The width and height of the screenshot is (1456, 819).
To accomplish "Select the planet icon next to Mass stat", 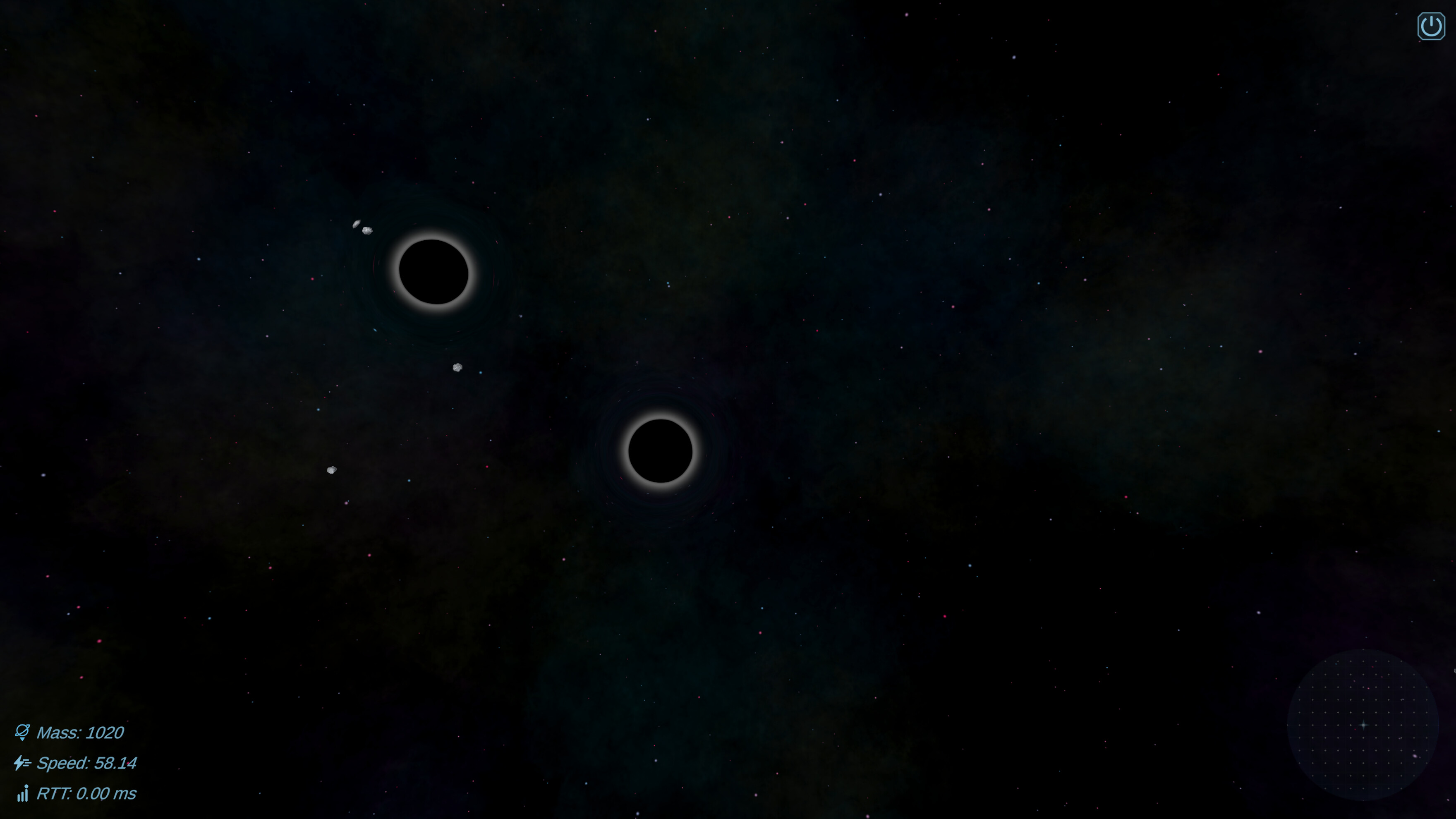I will (x=23, y=731).
